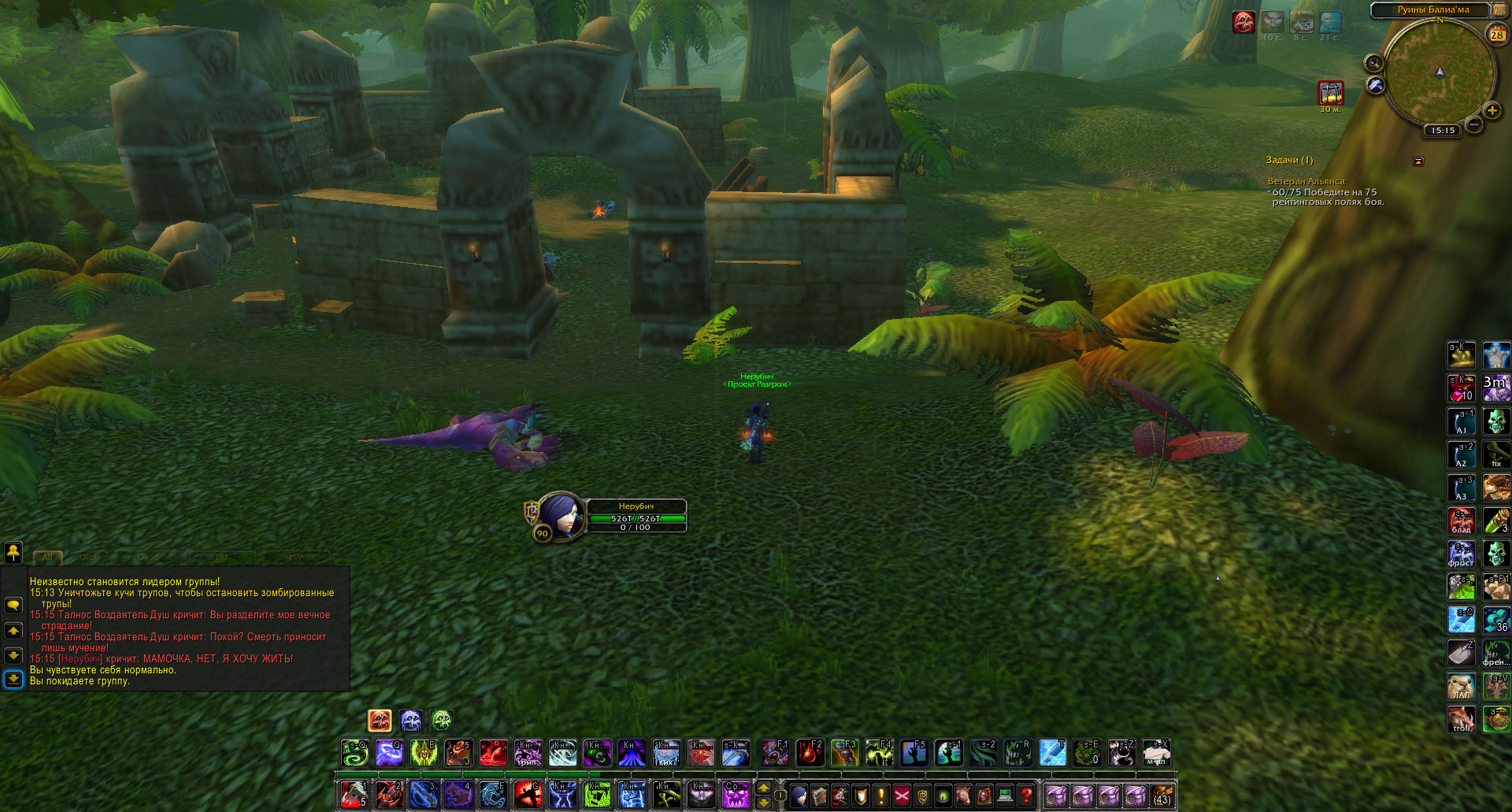This screenshot has width=1512, height=812.
Task: Select the Ветеран Альянса objective entry
Action: 1306,181
